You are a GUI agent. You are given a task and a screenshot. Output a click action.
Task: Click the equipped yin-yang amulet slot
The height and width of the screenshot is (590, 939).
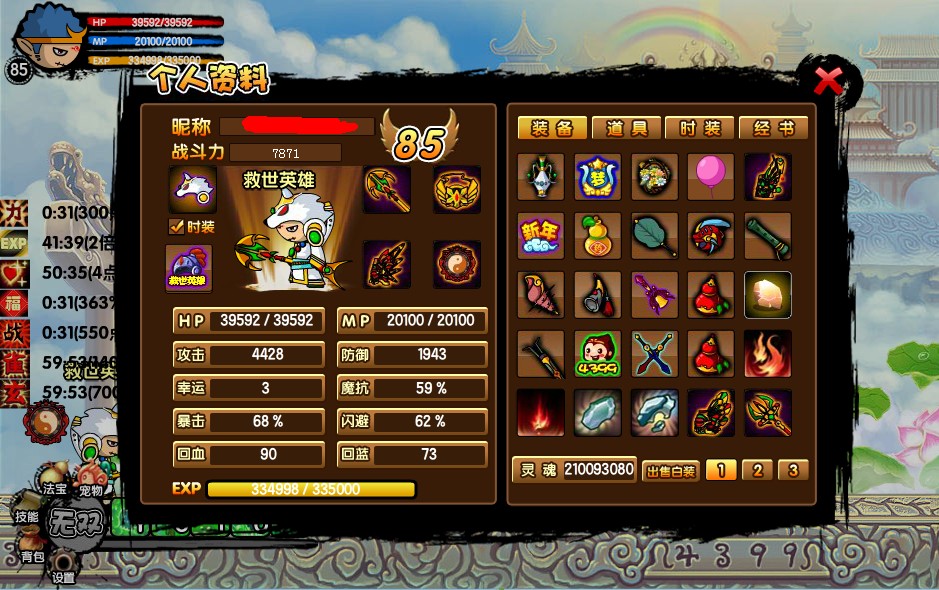457,265
